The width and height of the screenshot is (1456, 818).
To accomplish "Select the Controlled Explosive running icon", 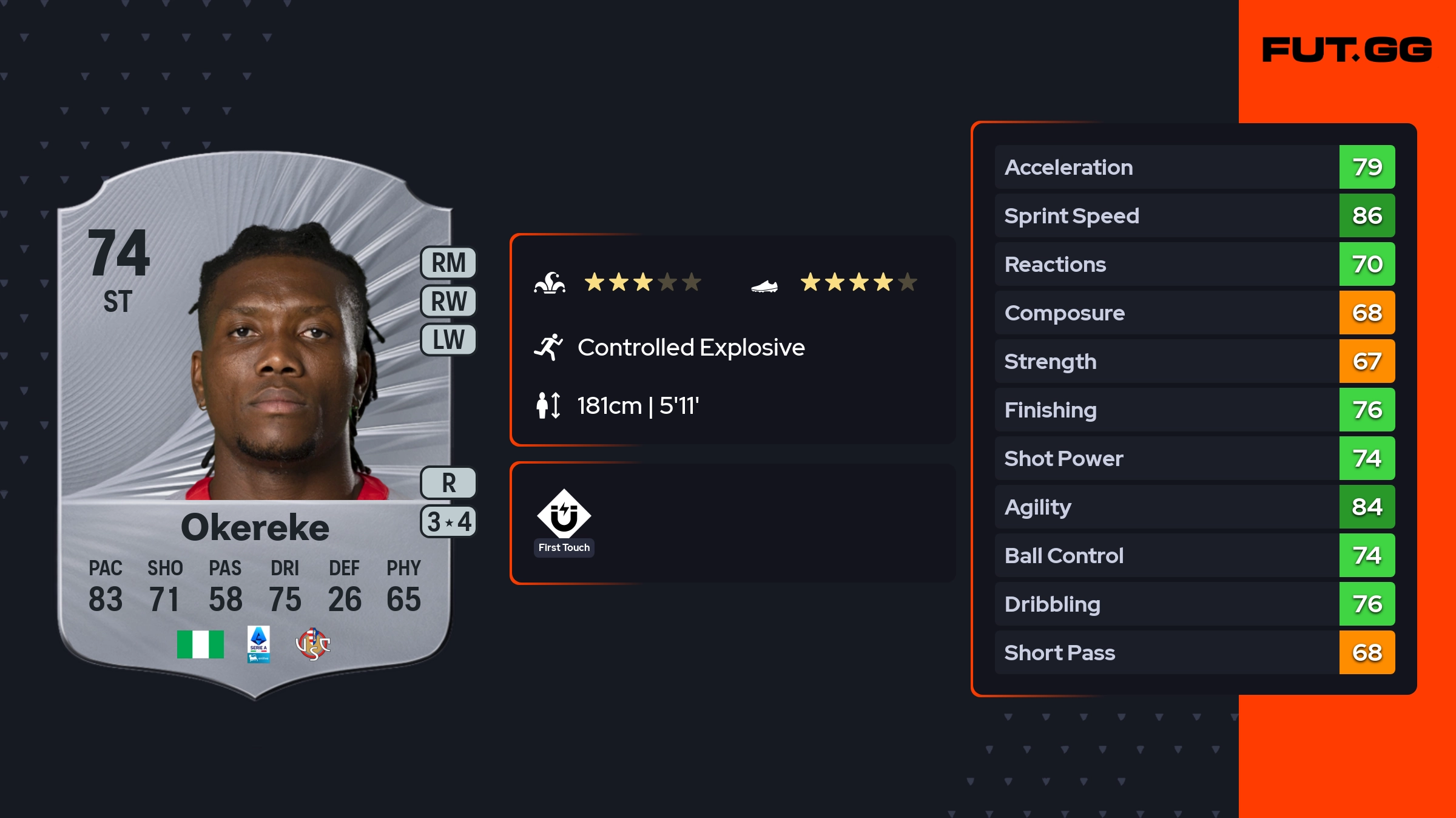I will (548, 347).
